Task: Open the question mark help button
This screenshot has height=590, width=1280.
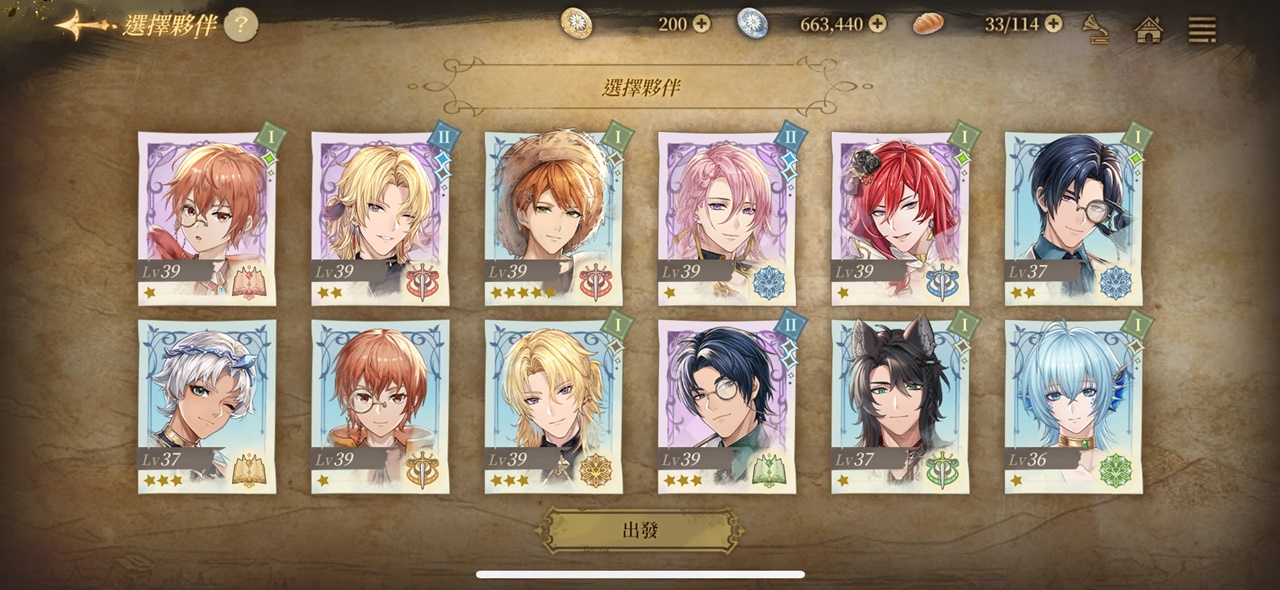Action: [240, 24]
